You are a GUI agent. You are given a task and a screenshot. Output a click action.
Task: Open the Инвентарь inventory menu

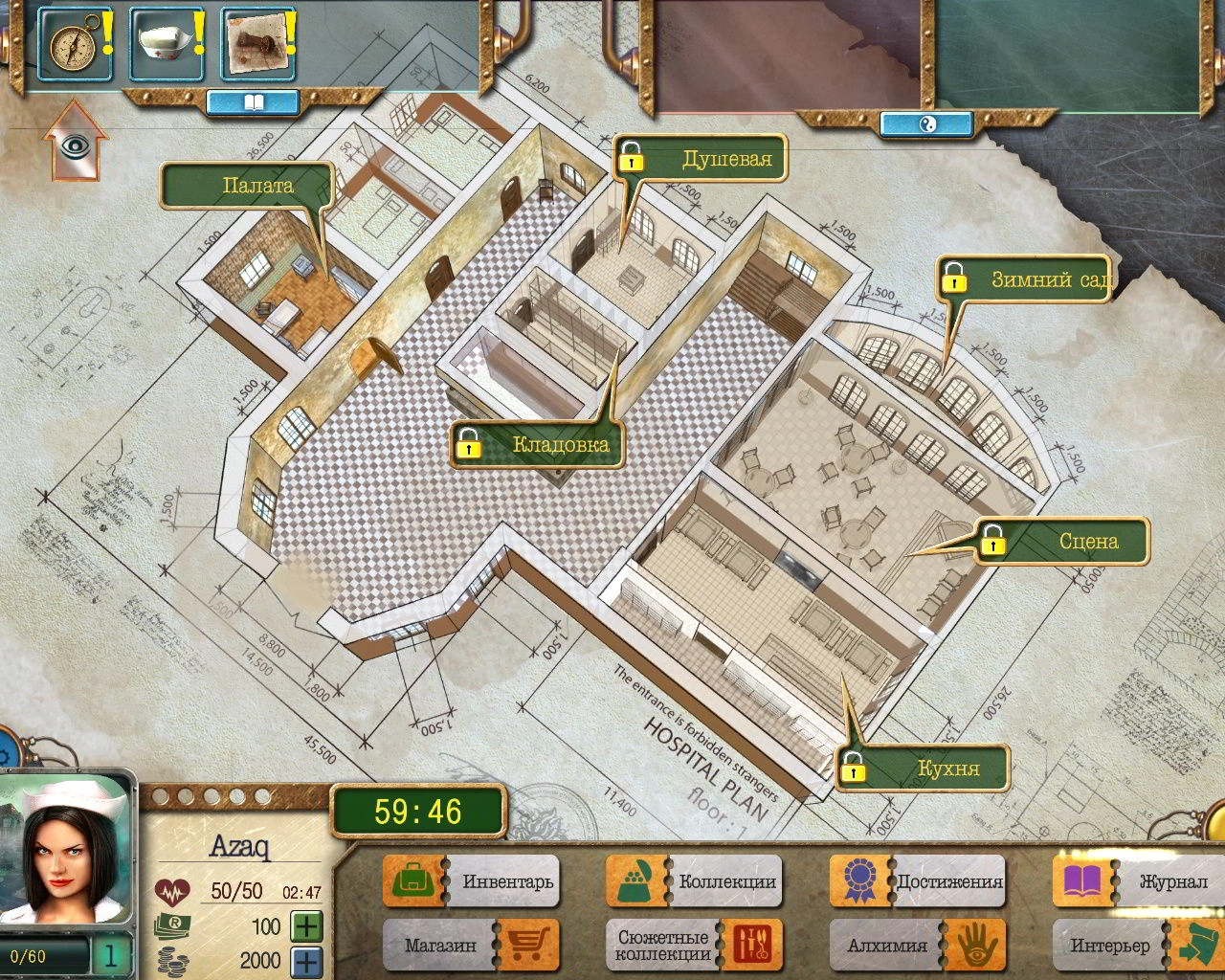471,880
